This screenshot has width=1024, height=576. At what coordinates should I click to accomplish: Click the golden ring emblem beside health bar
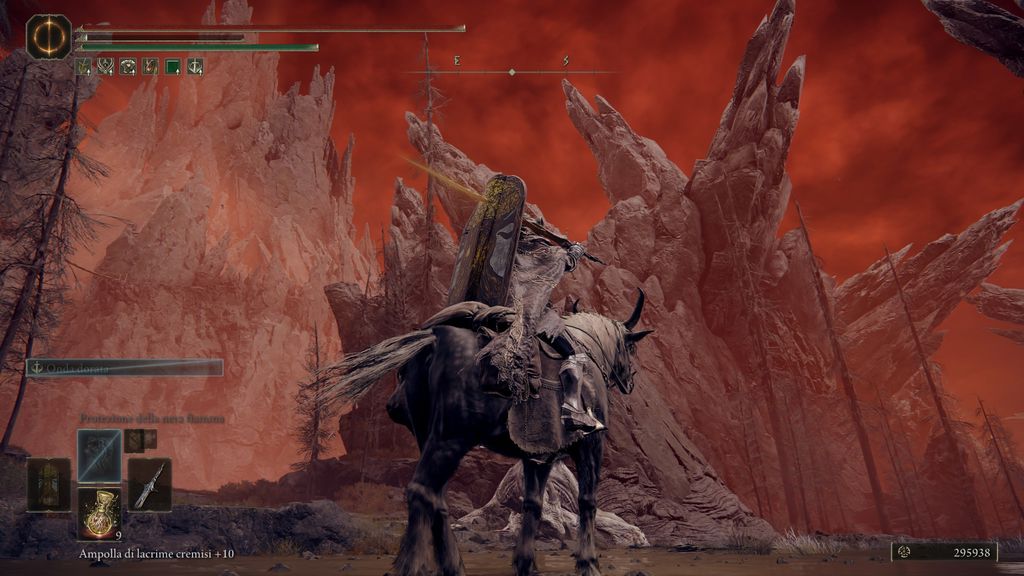[x=48, y=36]
